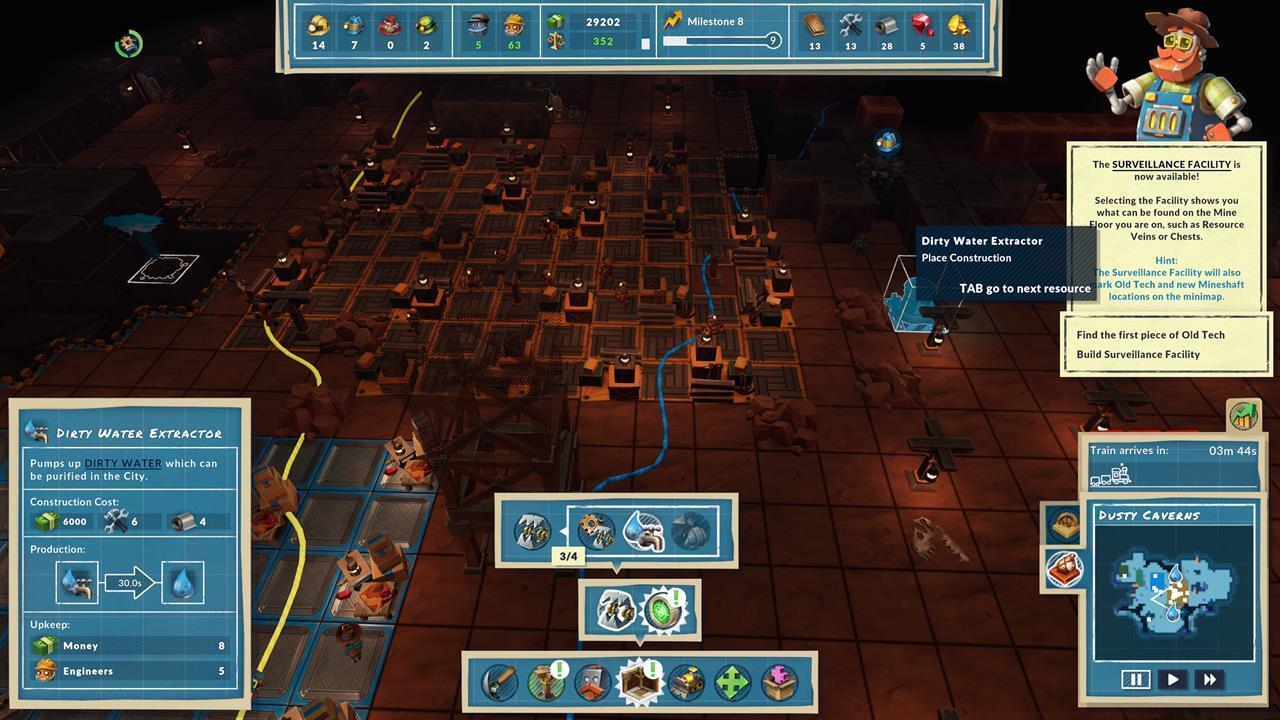Switch game speed to fast forward
The width and height of the screenshot is (1280, 720).
[1210, 679]
